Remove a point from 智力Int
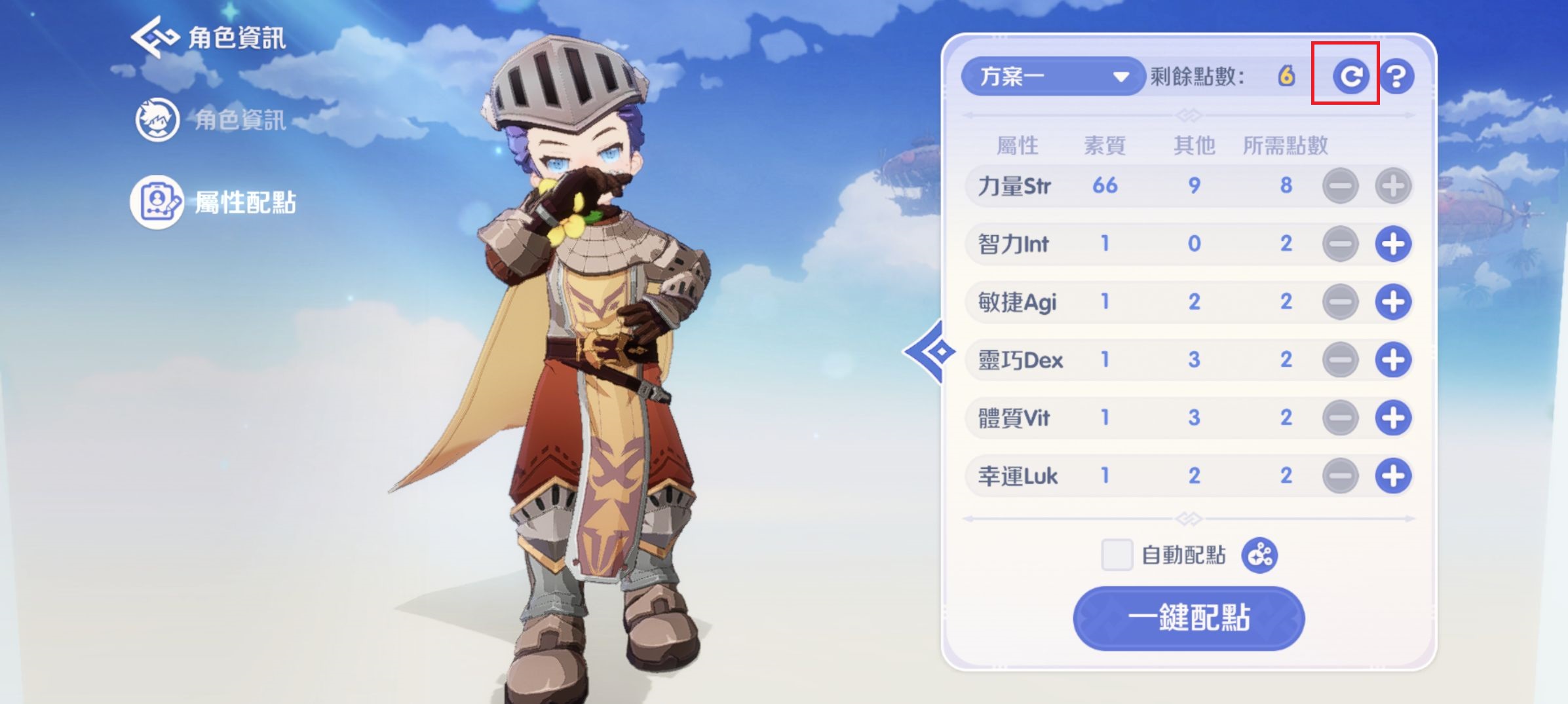Screen dimensions: 1568x704 point(1340,244)
